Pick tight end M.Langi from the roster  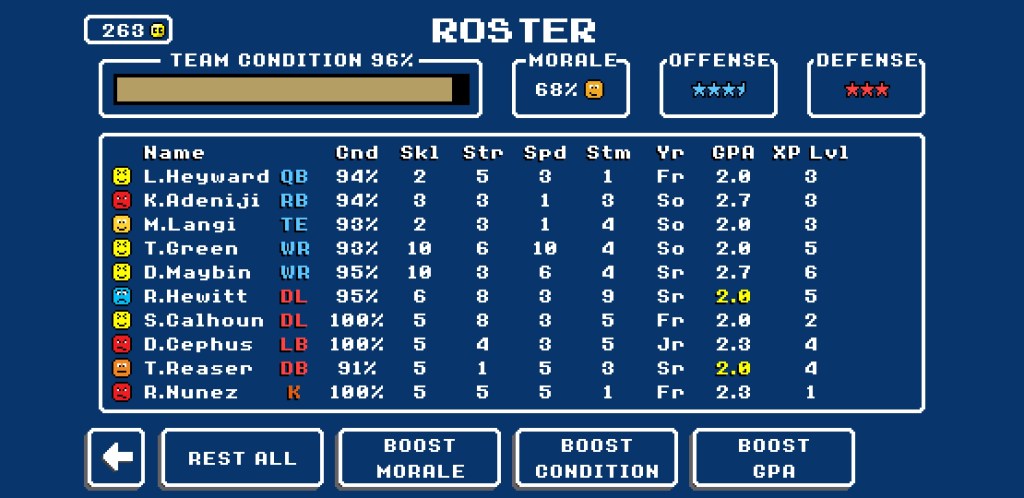point(190,225)
